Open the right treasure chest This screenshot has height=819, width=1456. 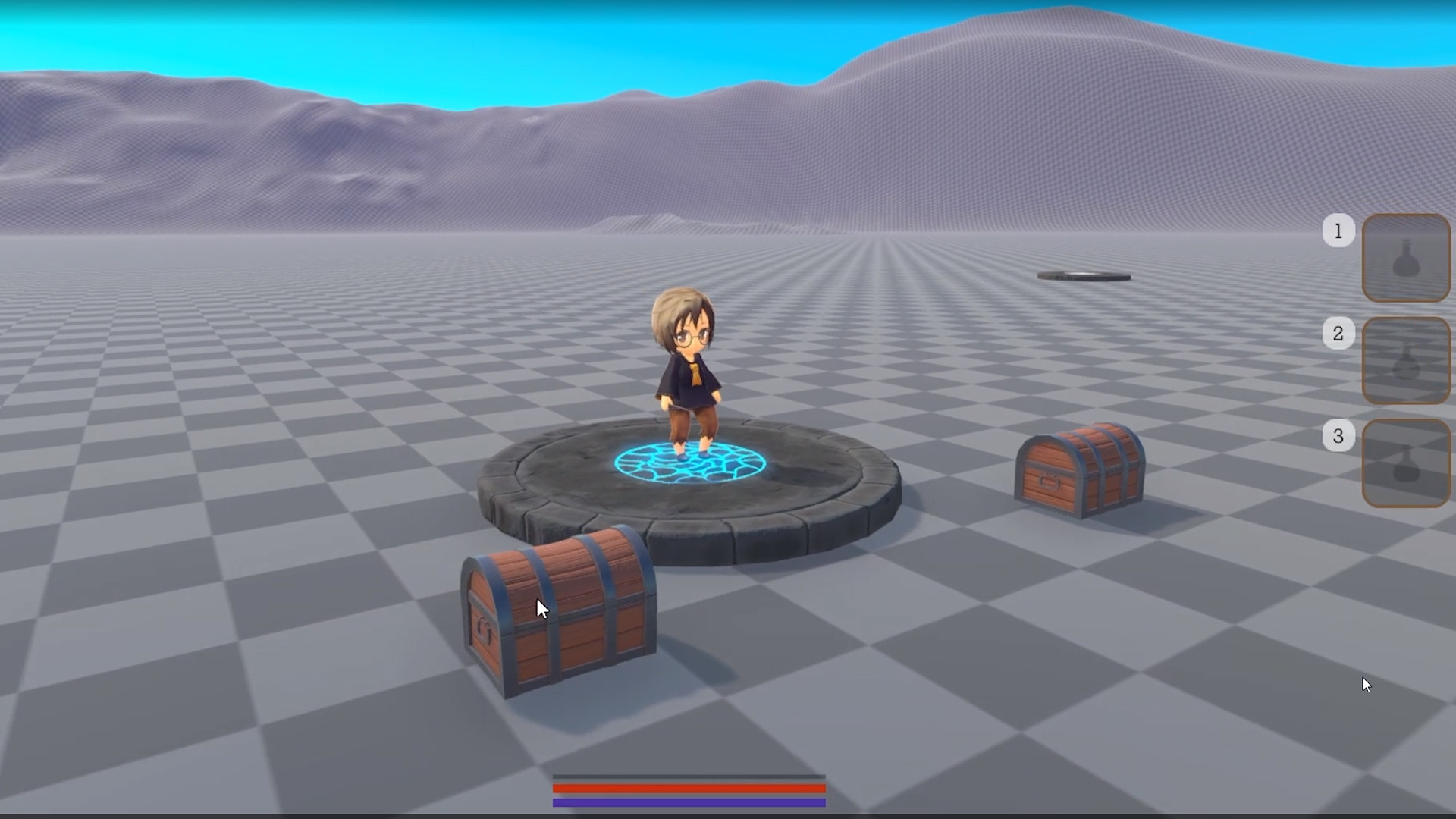point(1081,466)
